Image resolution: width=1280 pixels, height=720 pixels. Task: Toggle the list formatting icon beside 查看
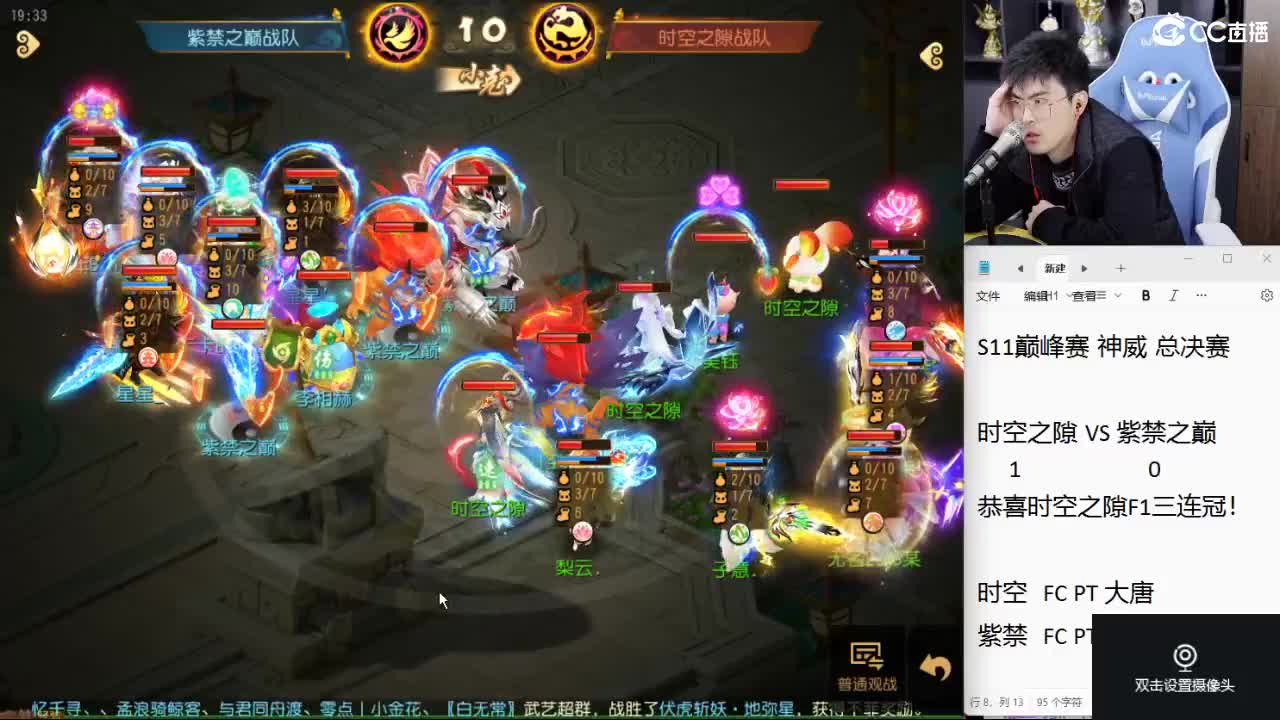click(x=1102, y=295)
